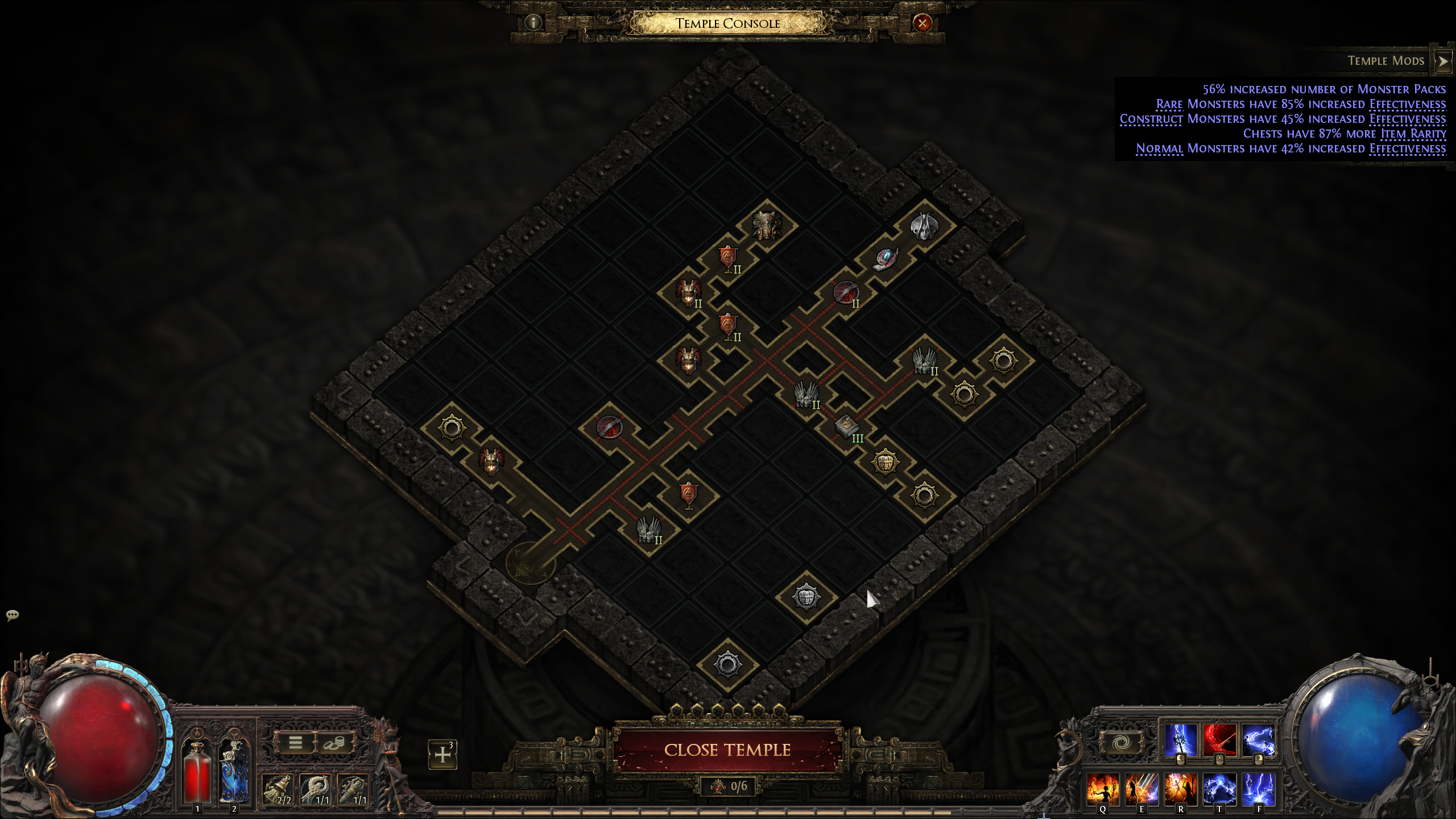Open the Temple Console info button
This screenshot has height=819, width=1456.
point(533,23)
